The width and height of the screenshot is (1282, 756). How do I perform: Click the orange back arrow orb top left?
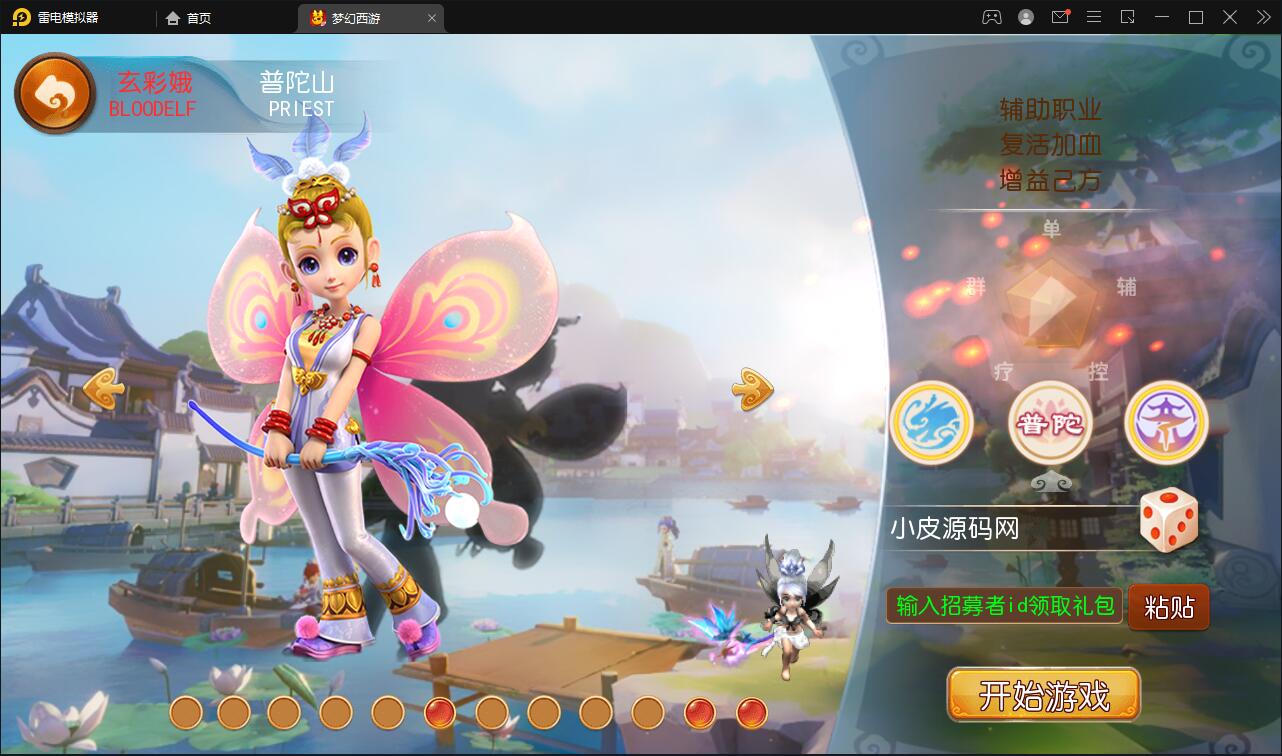(53, 92)
